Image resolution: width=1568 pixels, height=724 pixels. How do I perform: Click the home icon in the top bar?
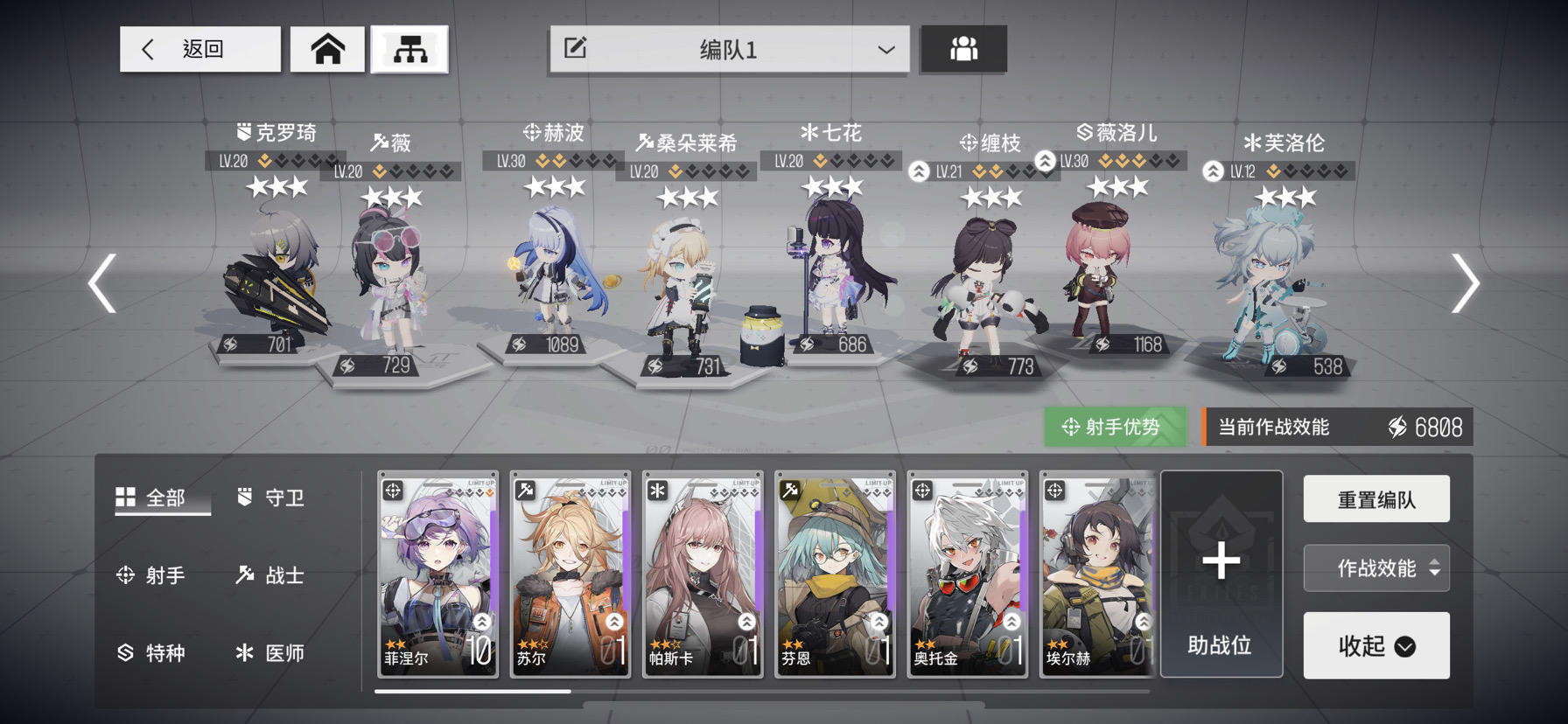[328, 50]
